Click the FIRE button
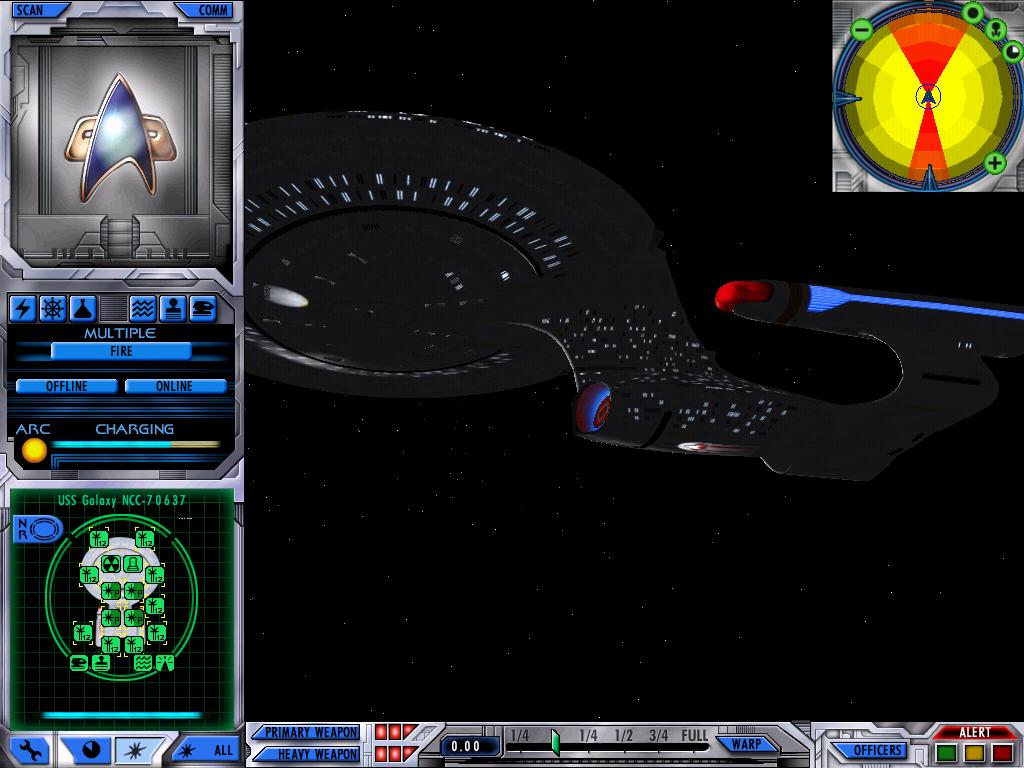1024x768 pixels. [x=121, y=351]
